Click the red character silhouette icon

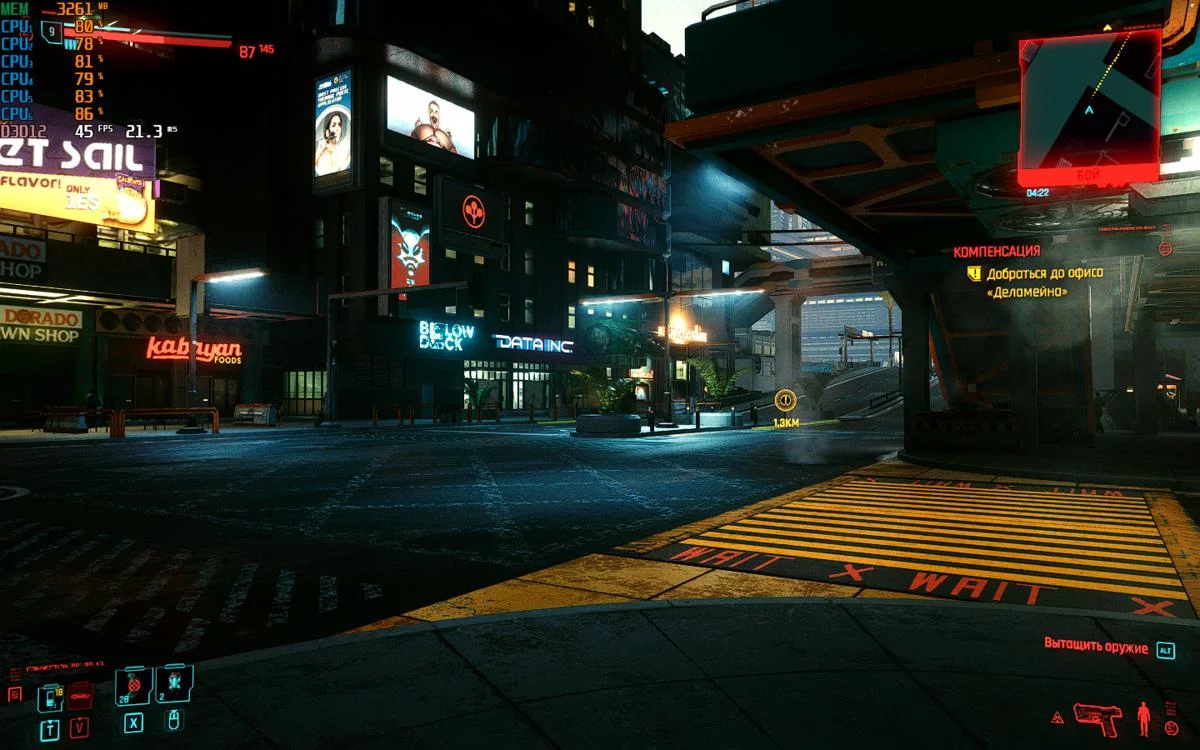(x=1143, y=718)
